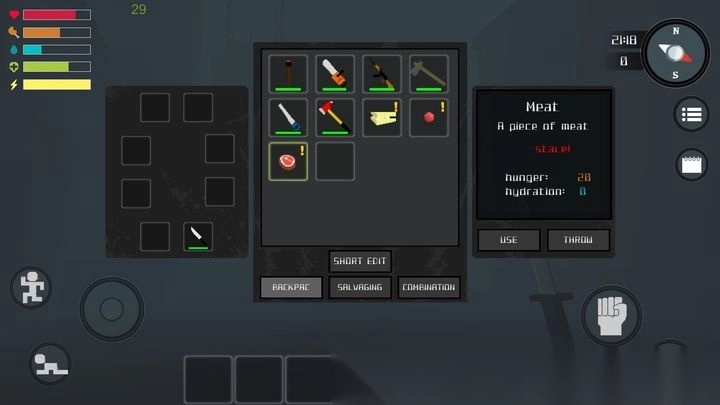Open the notepad journal icon
720x405 pixels.
click(x=691, y=165)
